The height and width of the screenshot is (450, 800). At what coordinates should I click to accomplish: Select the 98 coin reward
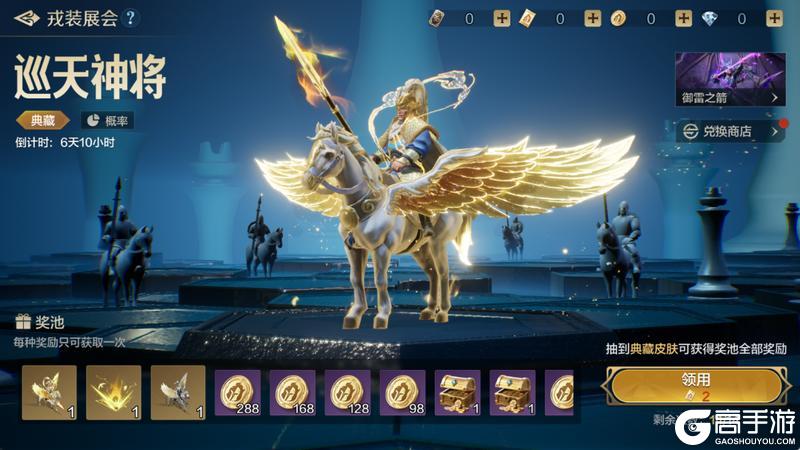(402, 392)
